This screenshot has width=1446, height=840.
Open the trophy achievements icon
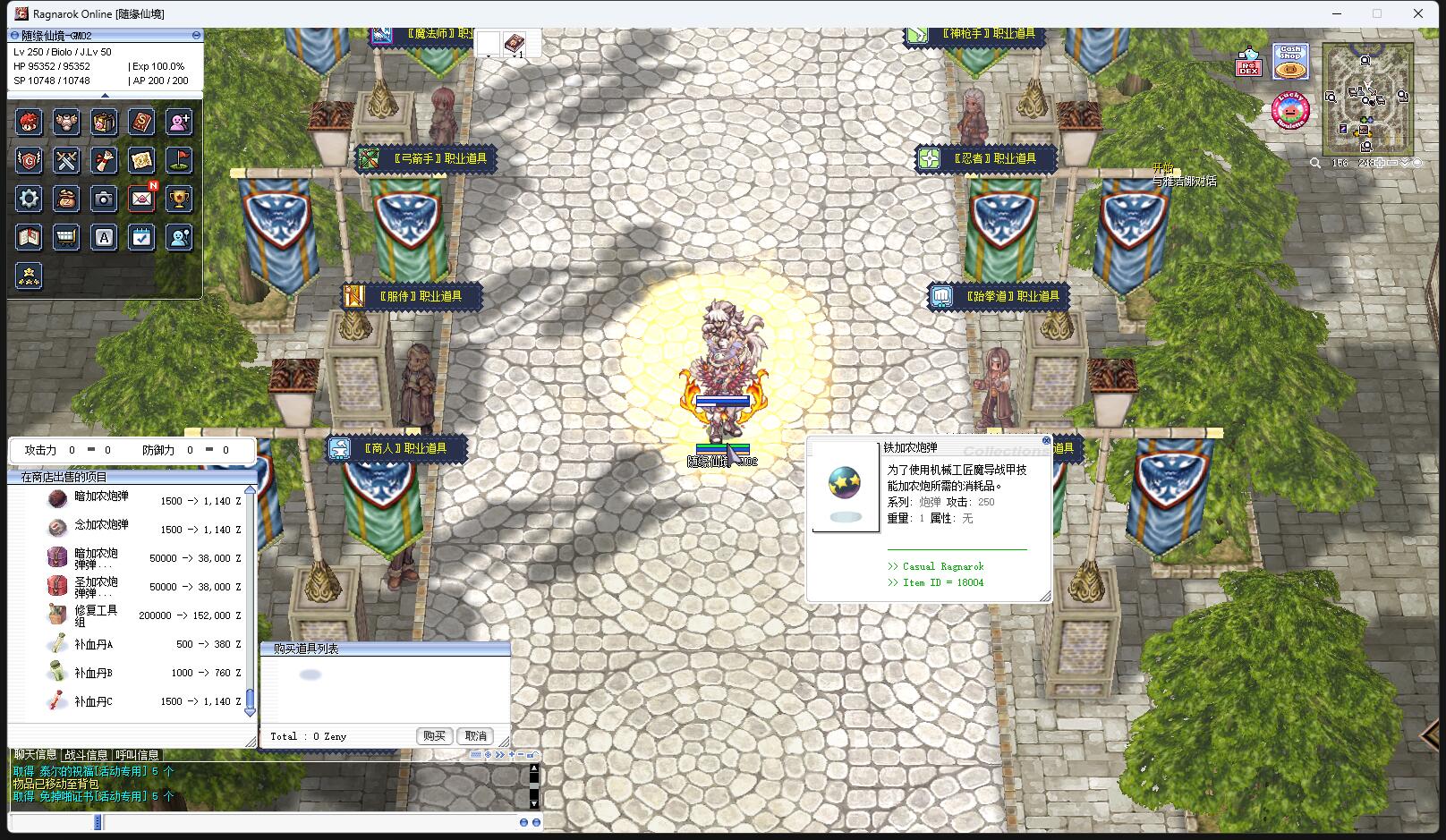[x=179, y=199]
